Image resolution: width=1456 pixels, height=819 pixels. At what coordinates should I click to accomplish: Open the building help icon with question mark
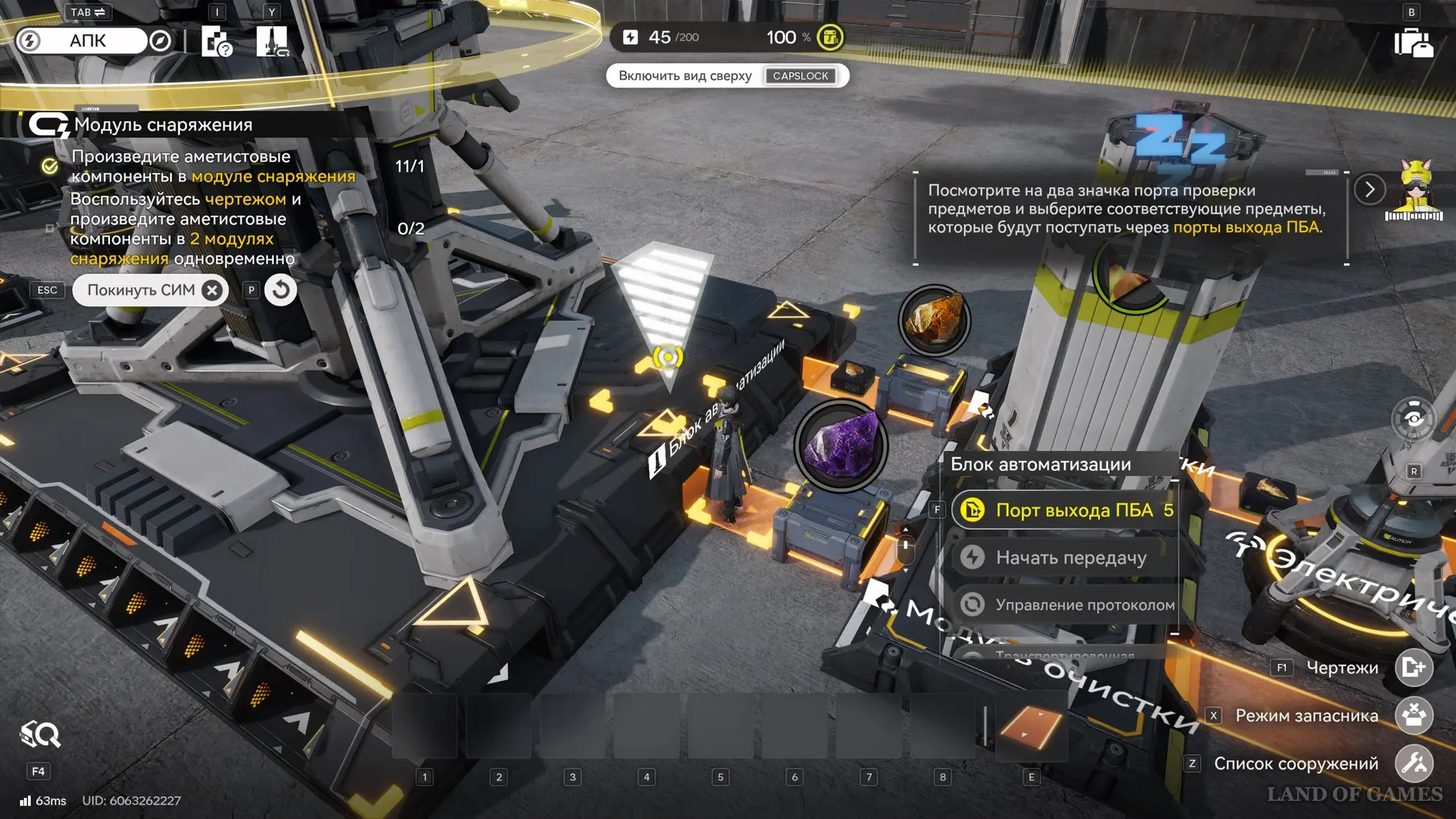pos(216,41)
